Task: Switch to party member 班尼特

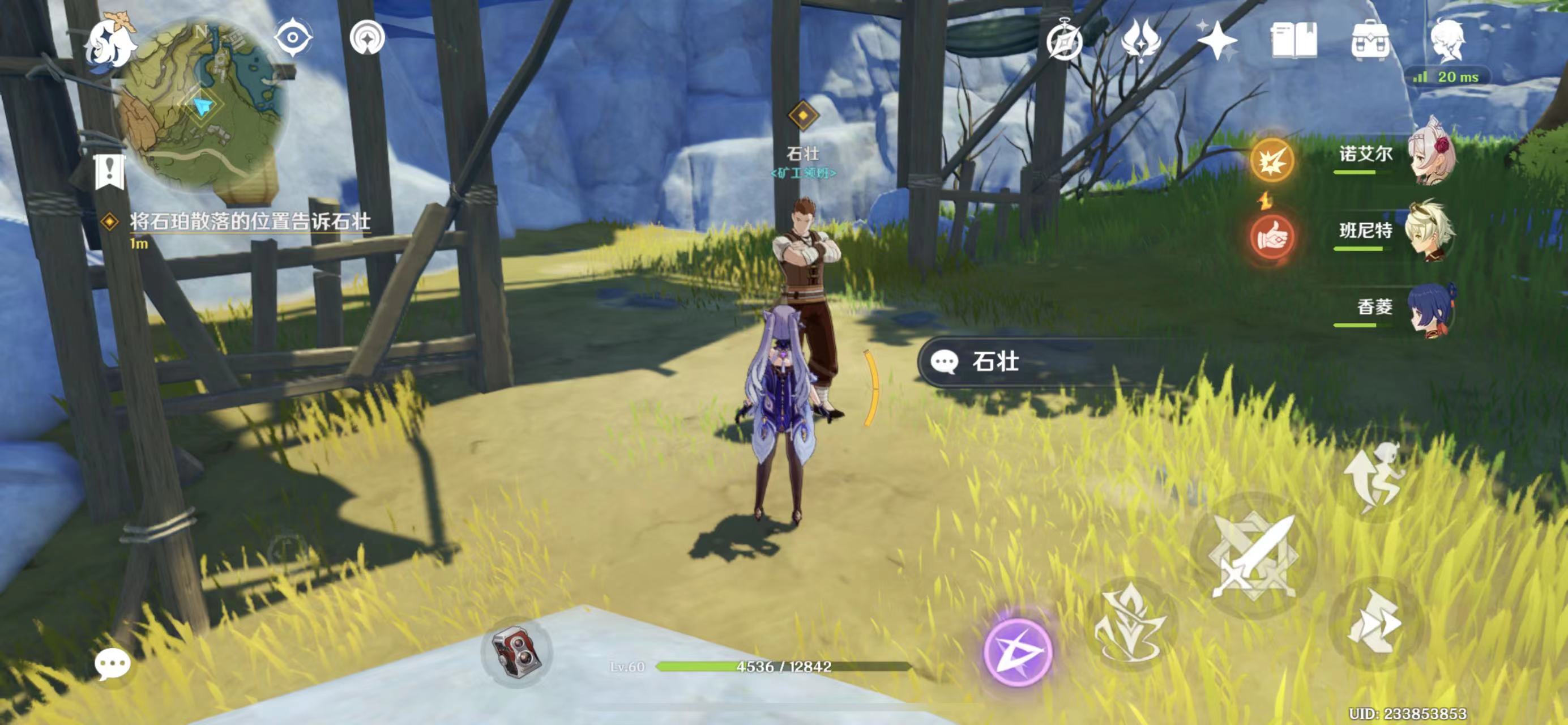Action: (1429, 230)
